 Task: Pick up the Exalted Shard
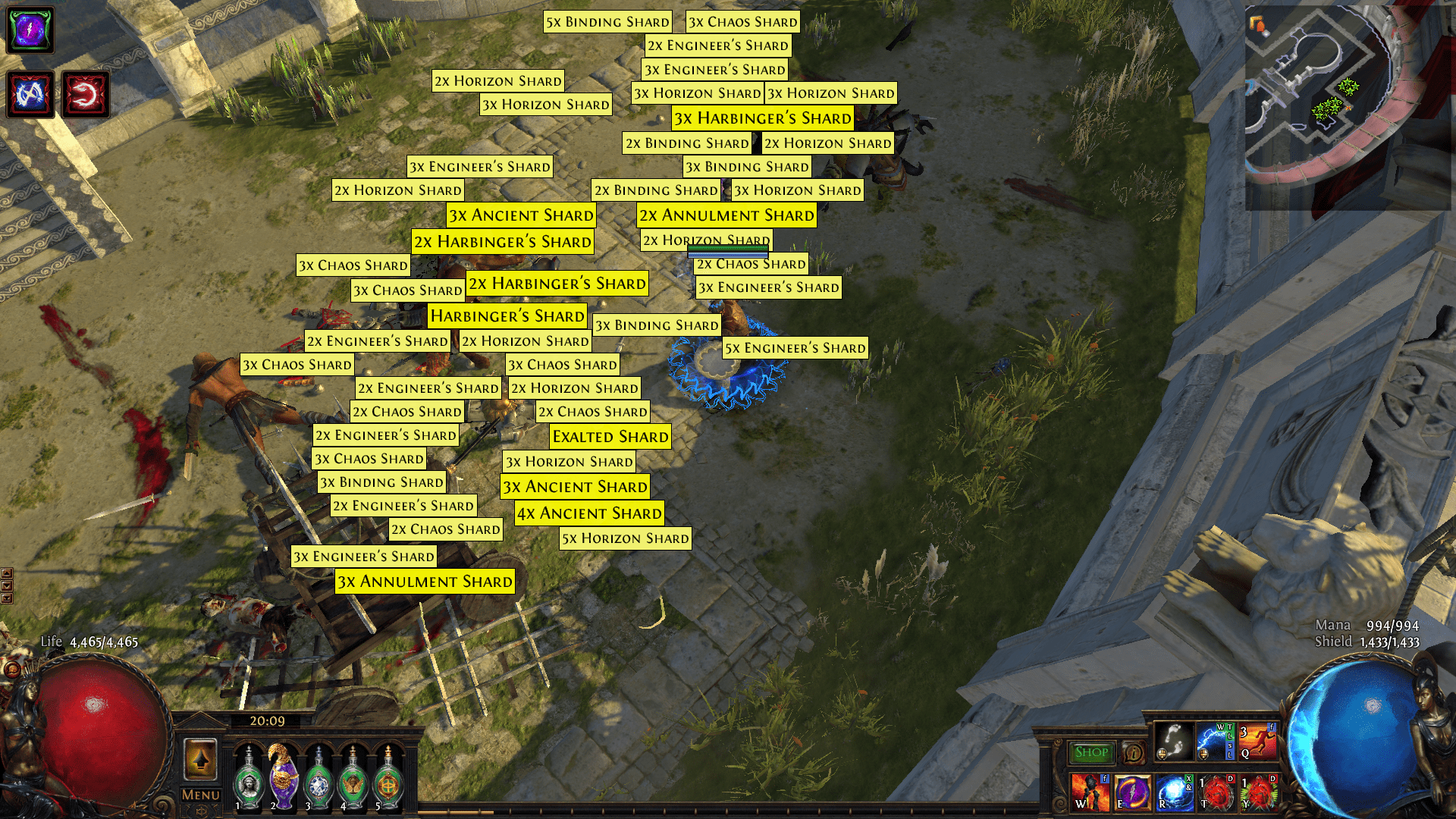pyautogui.click(x=610, y=437)
